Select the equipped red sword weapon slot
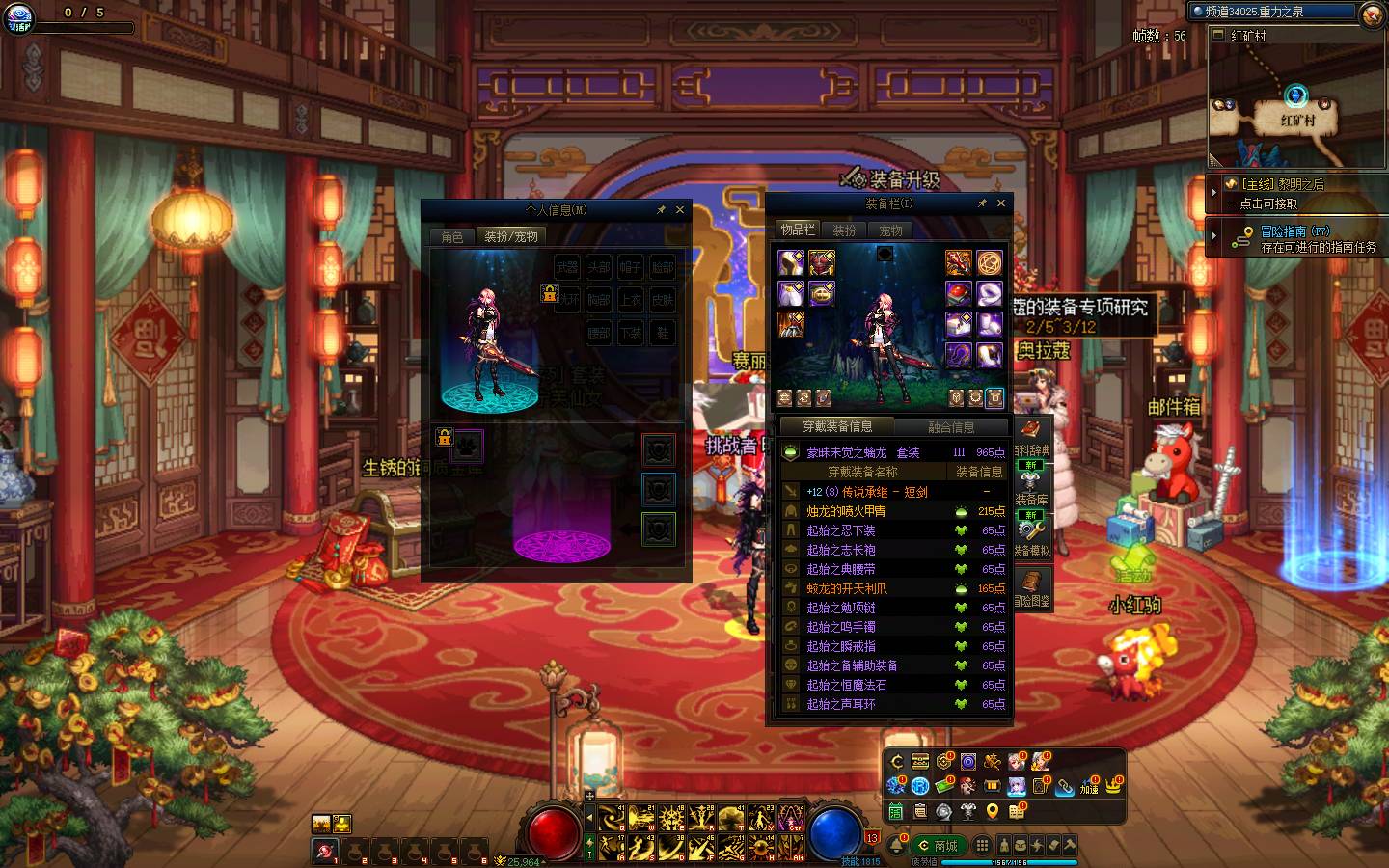Image resolution: width=1389 pixels, height=868 pixels. pyautogui.click(x=958, y=262)
